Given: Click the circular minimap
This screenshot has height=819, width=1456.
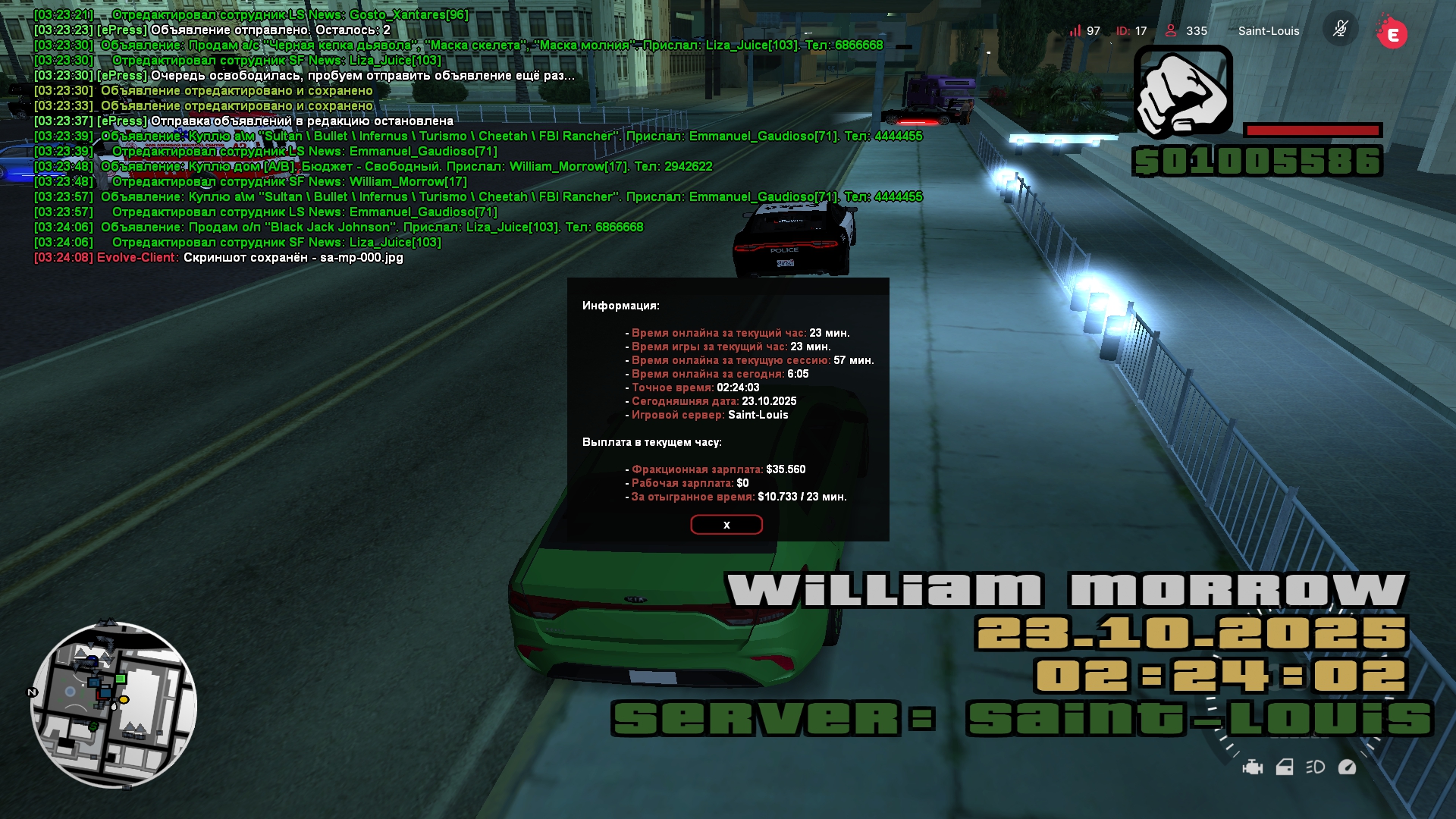Looking at the screenshot, I should pyautogui.click(x=114, y=704).
